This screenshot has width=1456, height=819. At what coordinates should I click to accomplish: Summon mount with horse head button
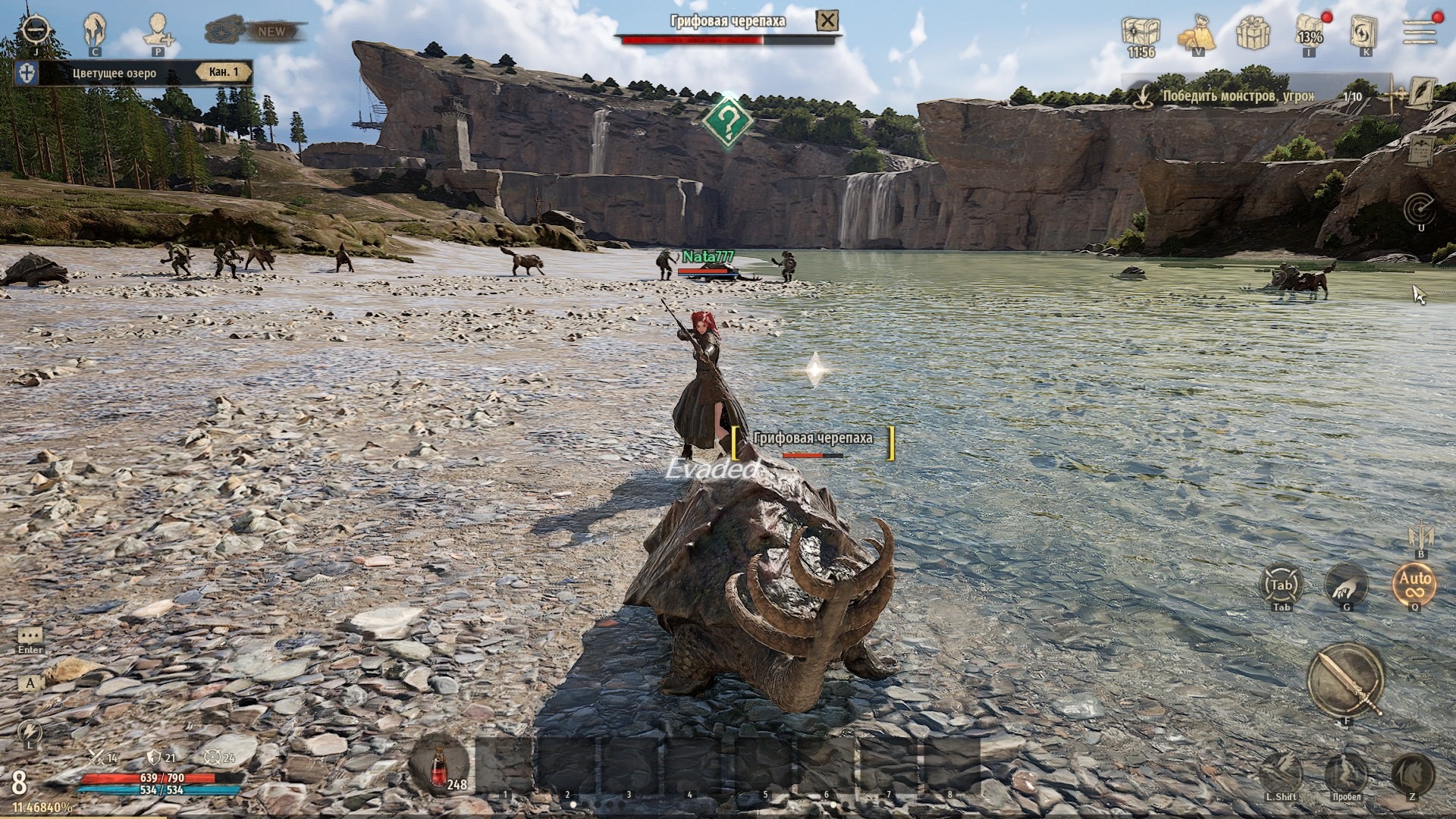point(1413,773)
